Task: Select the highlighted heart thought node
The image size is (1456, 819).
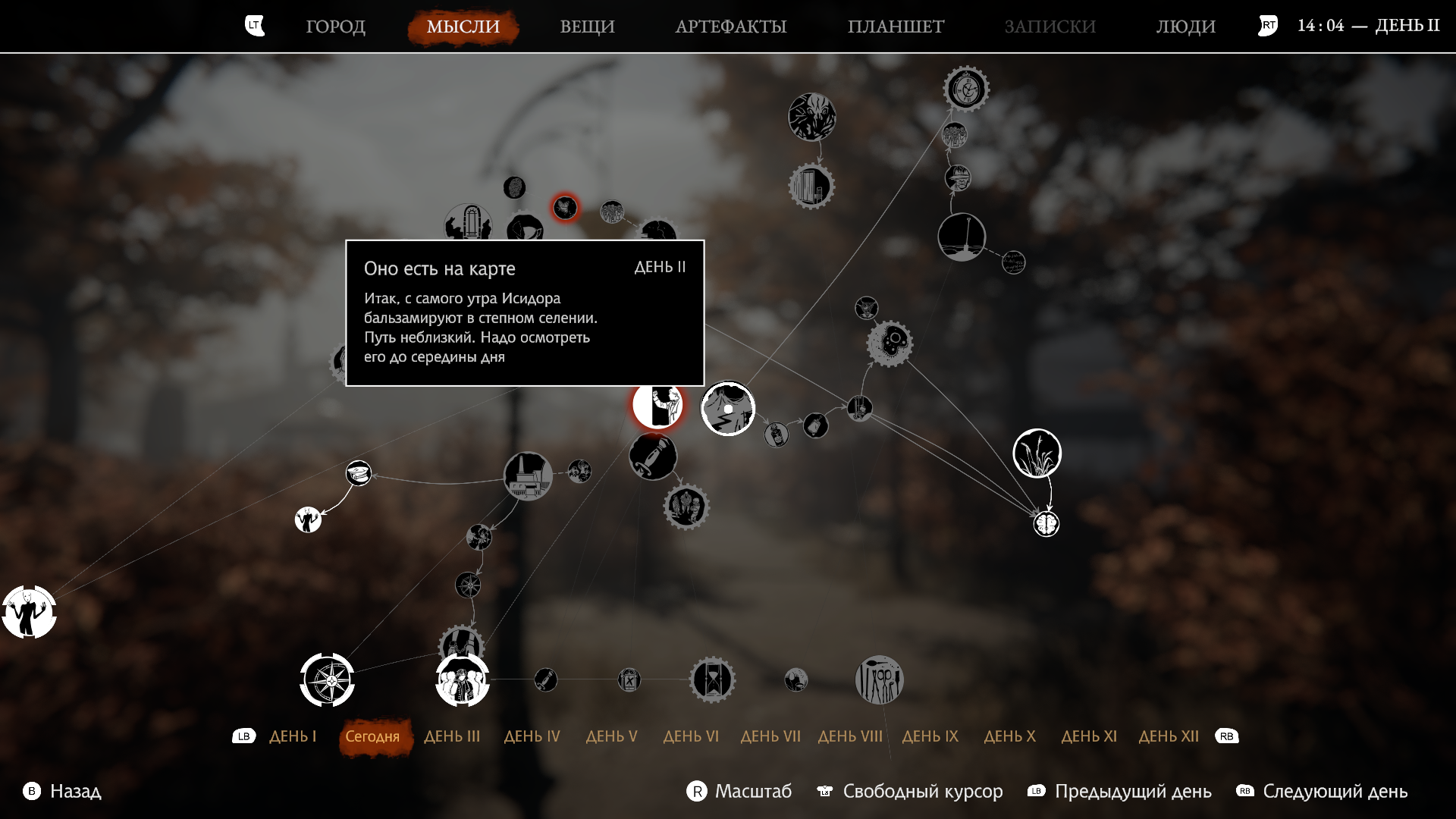Action: click(x=565, y=207)
